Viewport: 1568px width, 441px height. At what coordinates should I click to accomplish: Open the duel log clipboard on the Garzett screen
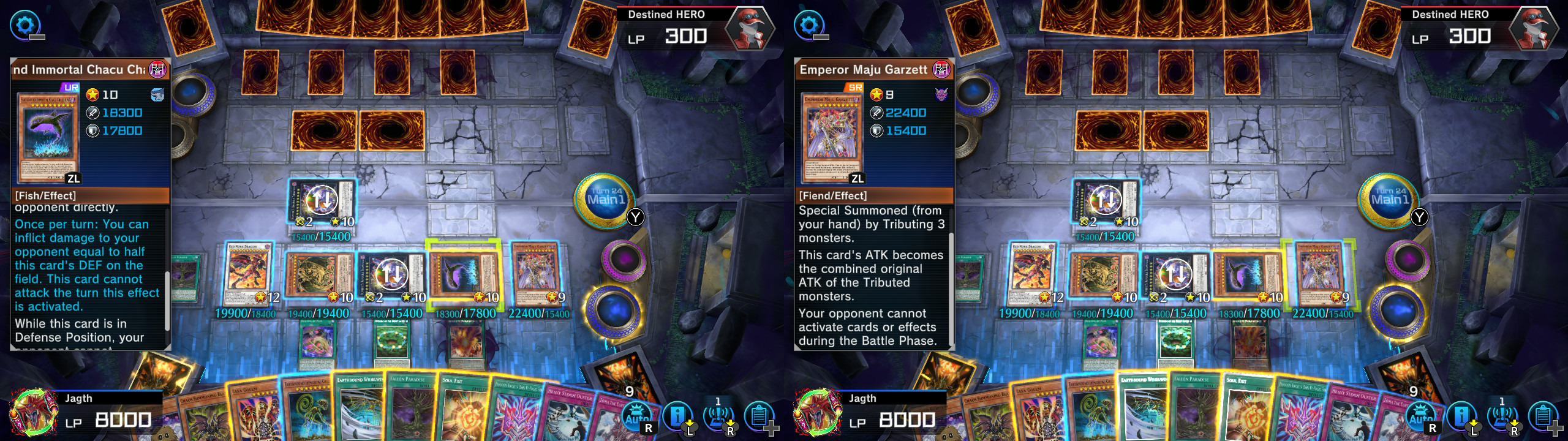coord(1543,418)
